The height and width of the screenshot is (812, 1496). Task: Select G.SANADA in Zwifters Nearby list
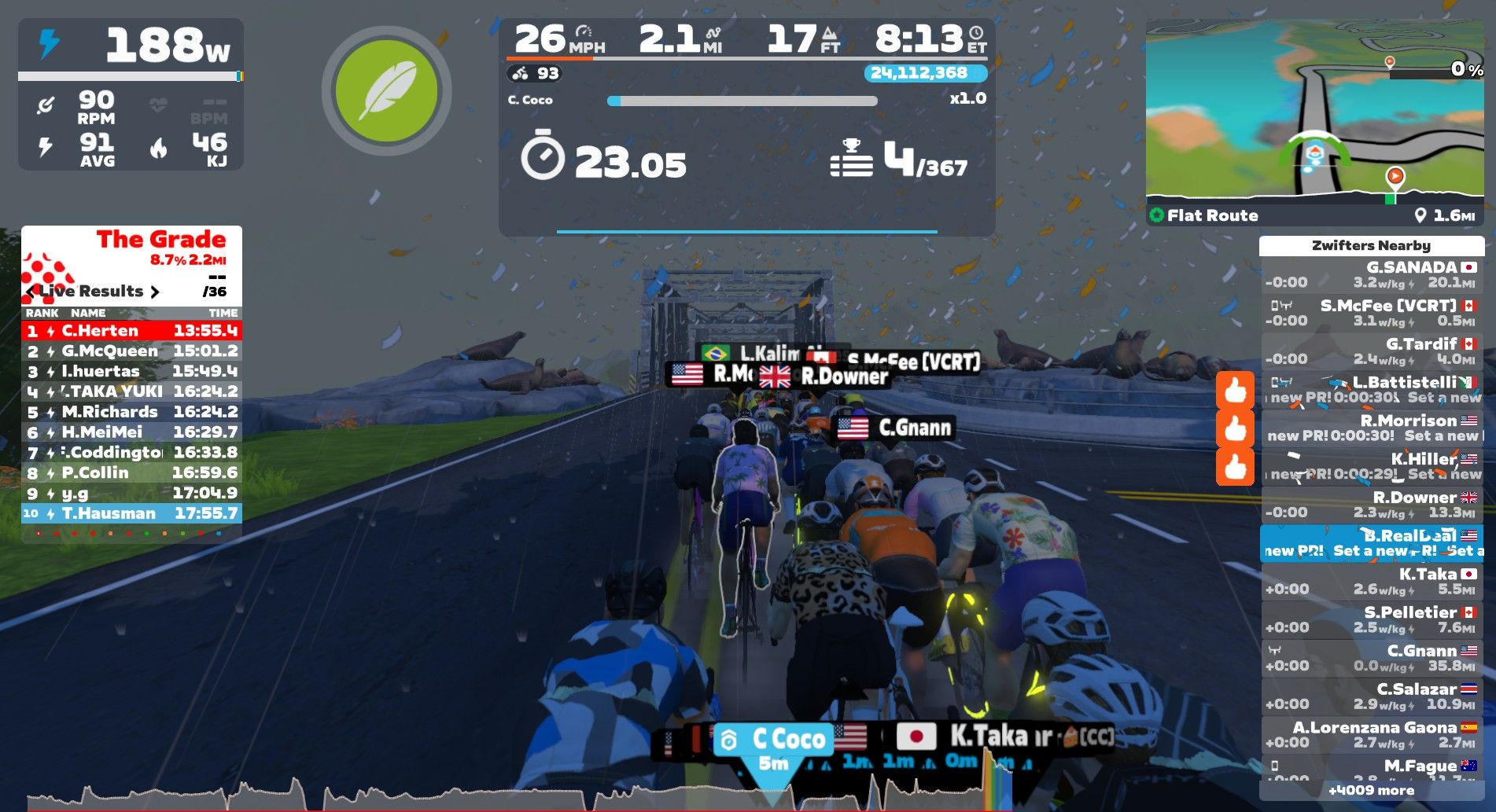point(1372,274)
